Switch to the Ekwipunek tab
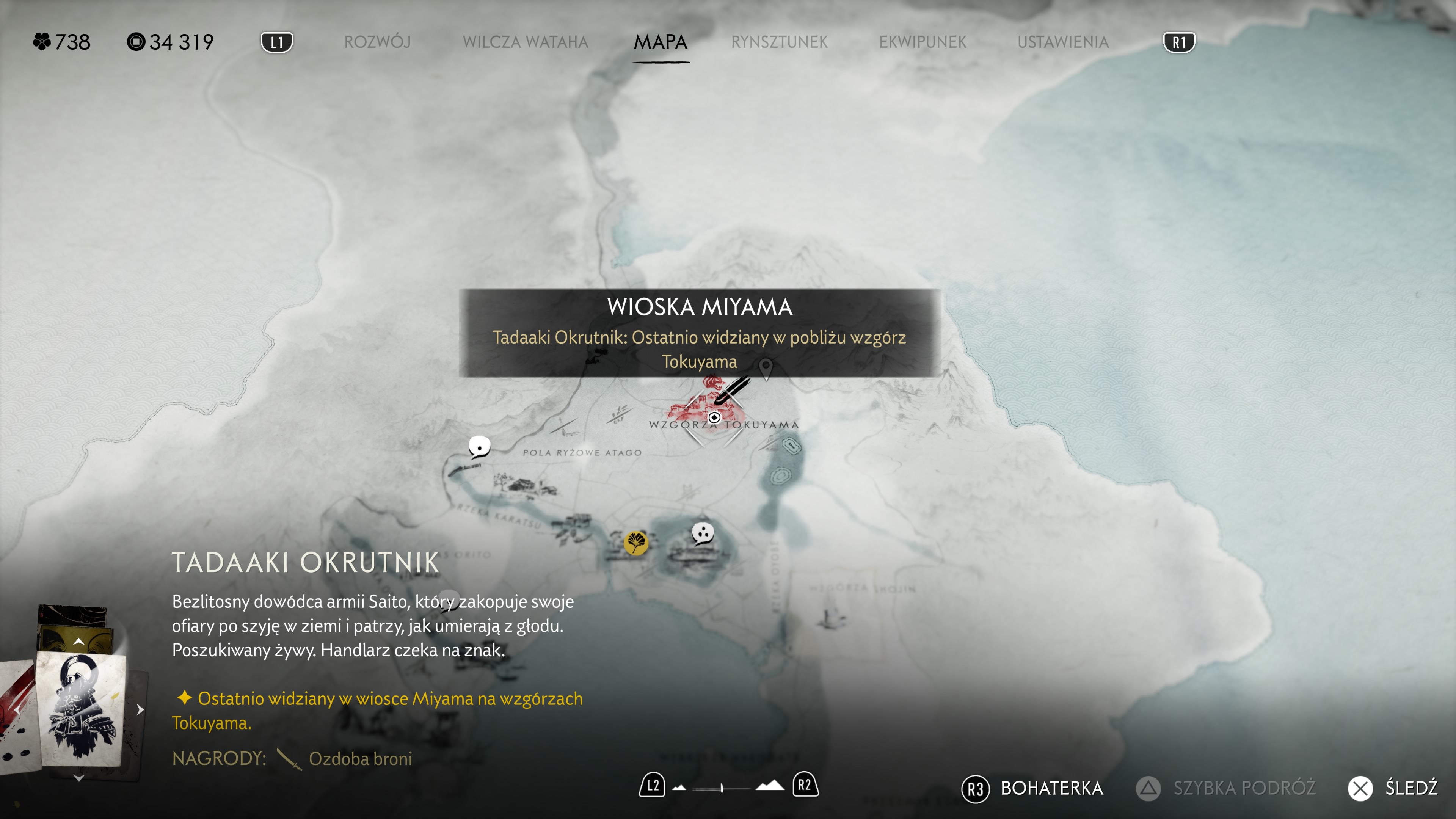 pos(923,42)
